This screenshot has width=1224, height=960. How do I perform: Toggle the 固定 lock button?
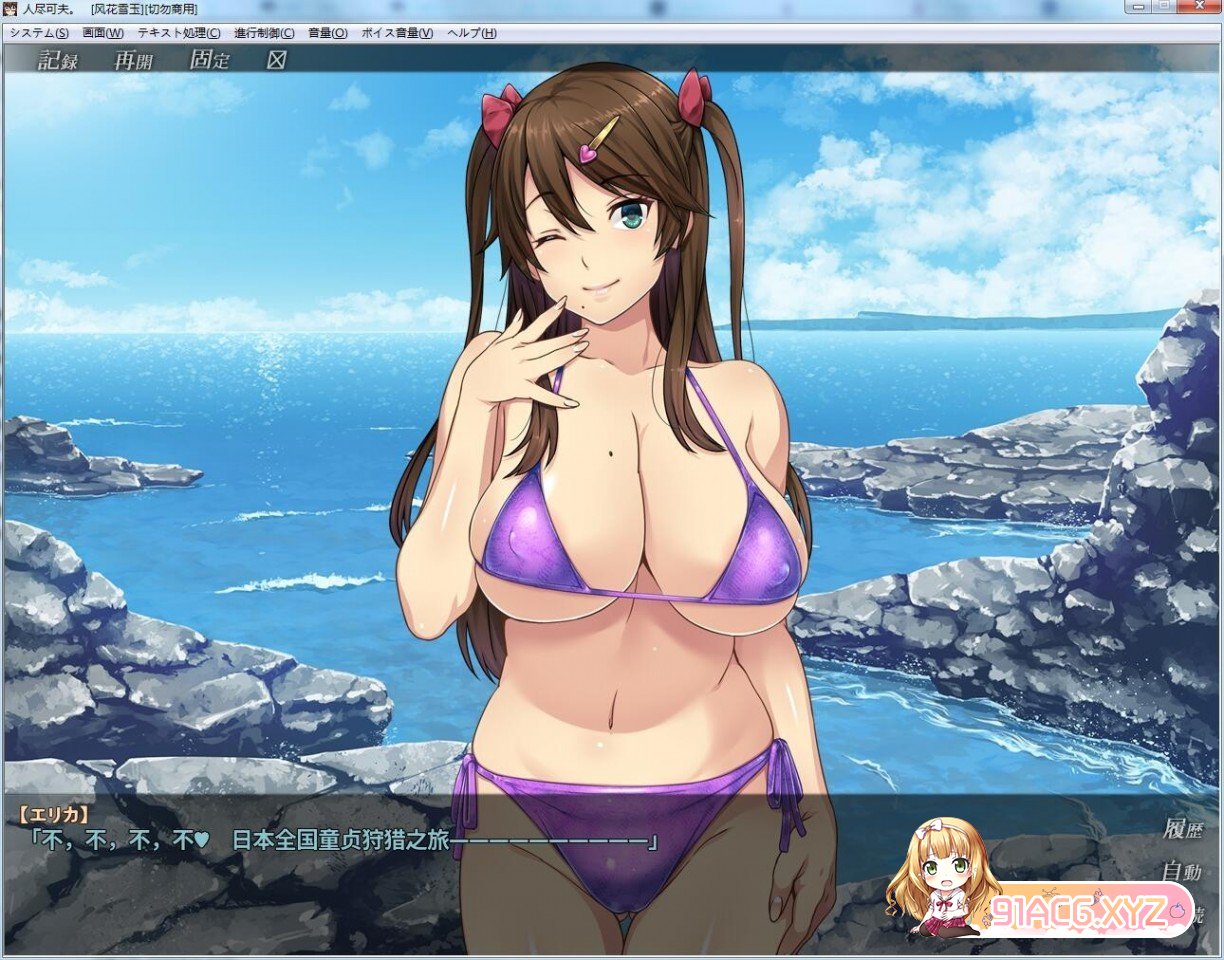point(209,60)
